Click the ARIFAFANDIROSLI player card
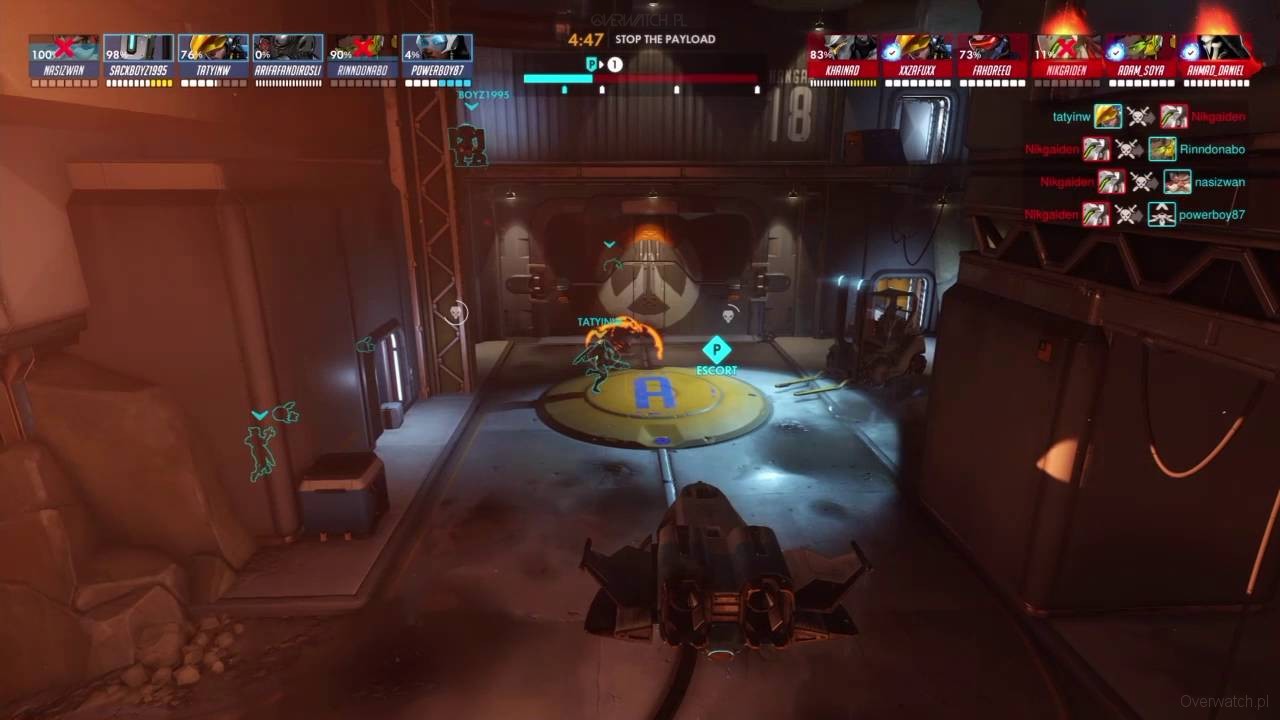The width and height of the screenshot is (1280, 720). coord(288,56)
